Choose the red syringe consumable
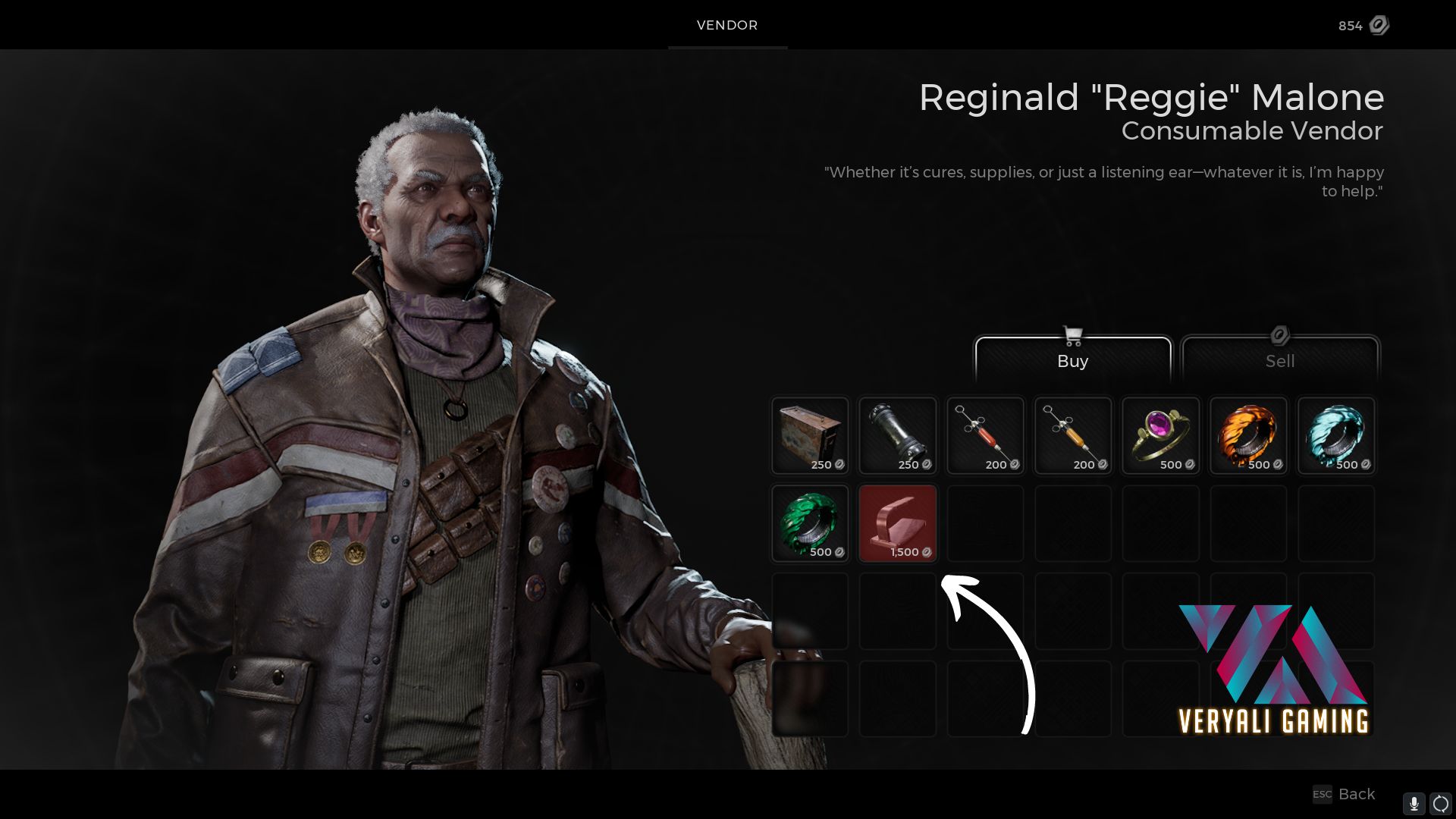The width and height of the screenshot is (1456, 819). pos(985,436)
